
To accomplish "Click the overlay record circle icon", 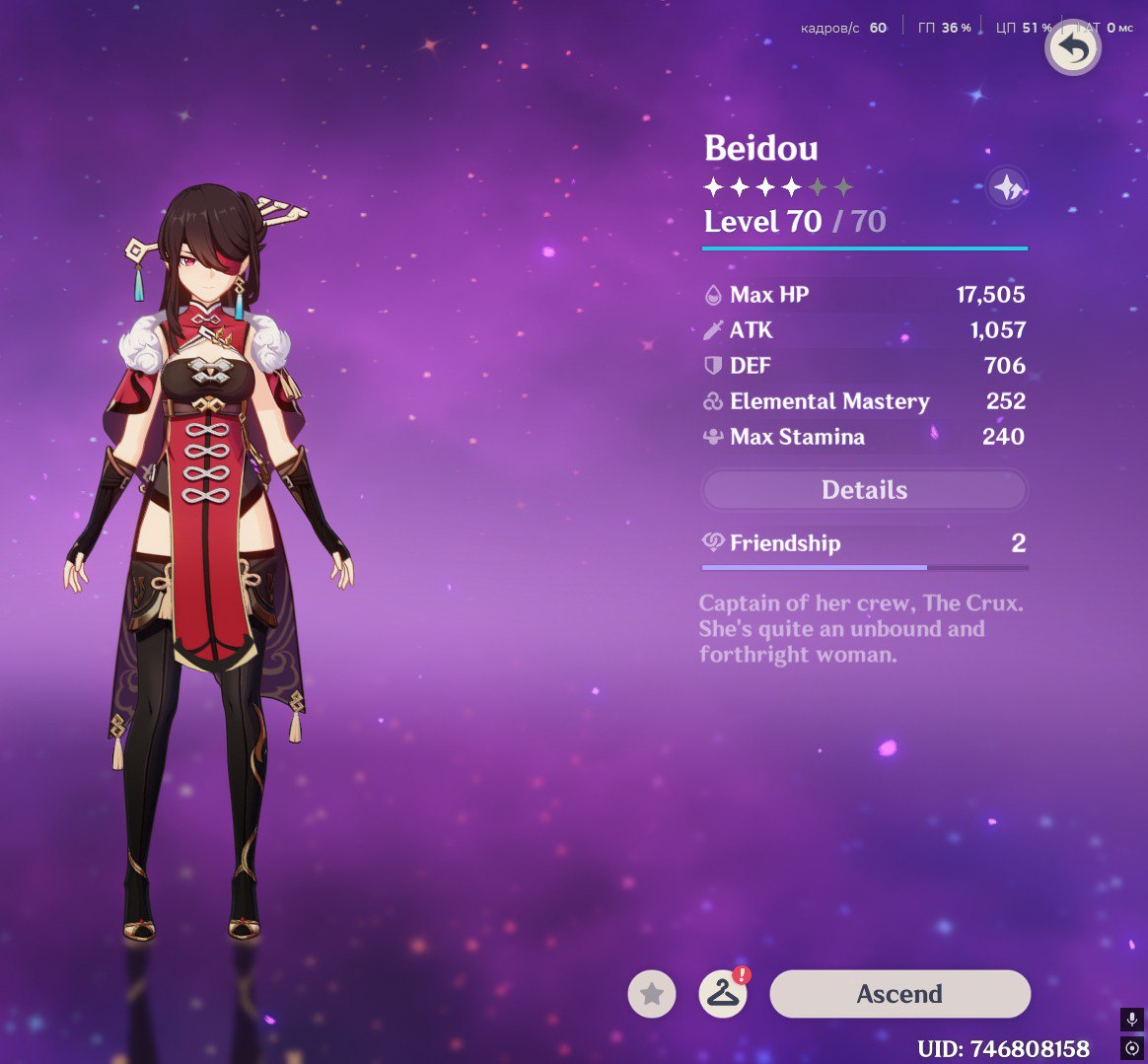I will (x=1132, y=1047).
